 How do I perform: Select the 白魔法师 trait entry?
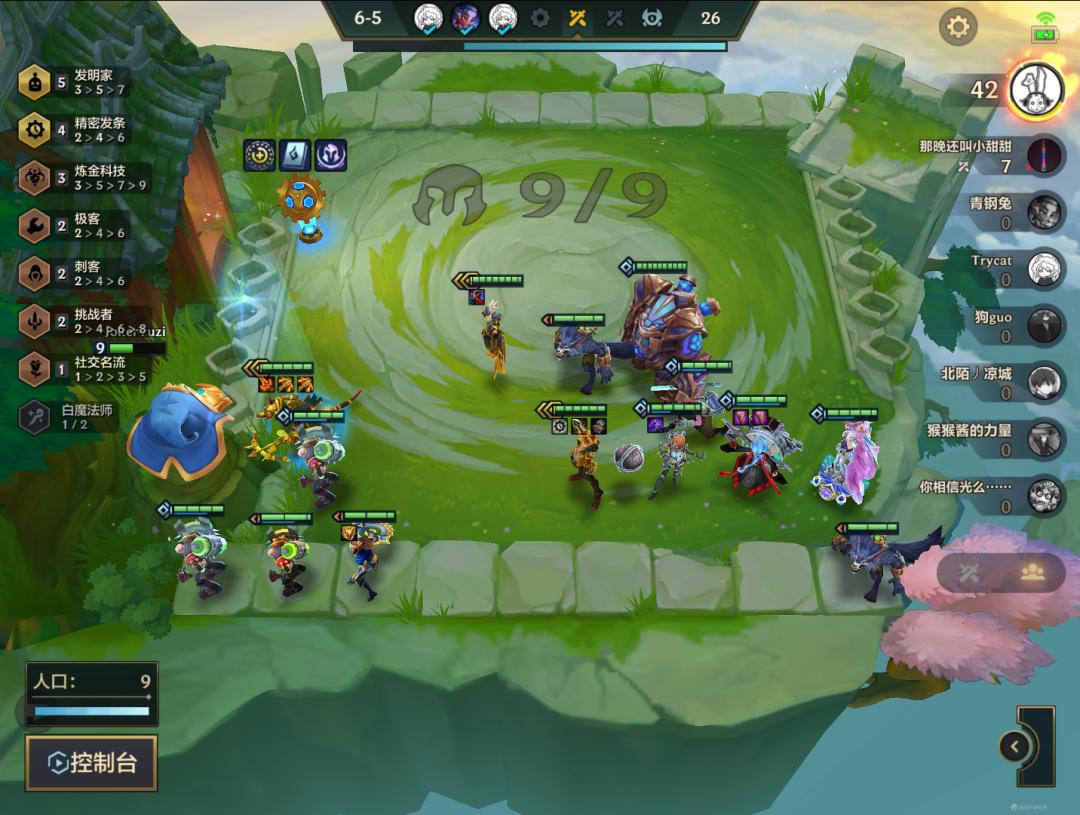click(75, 416)
